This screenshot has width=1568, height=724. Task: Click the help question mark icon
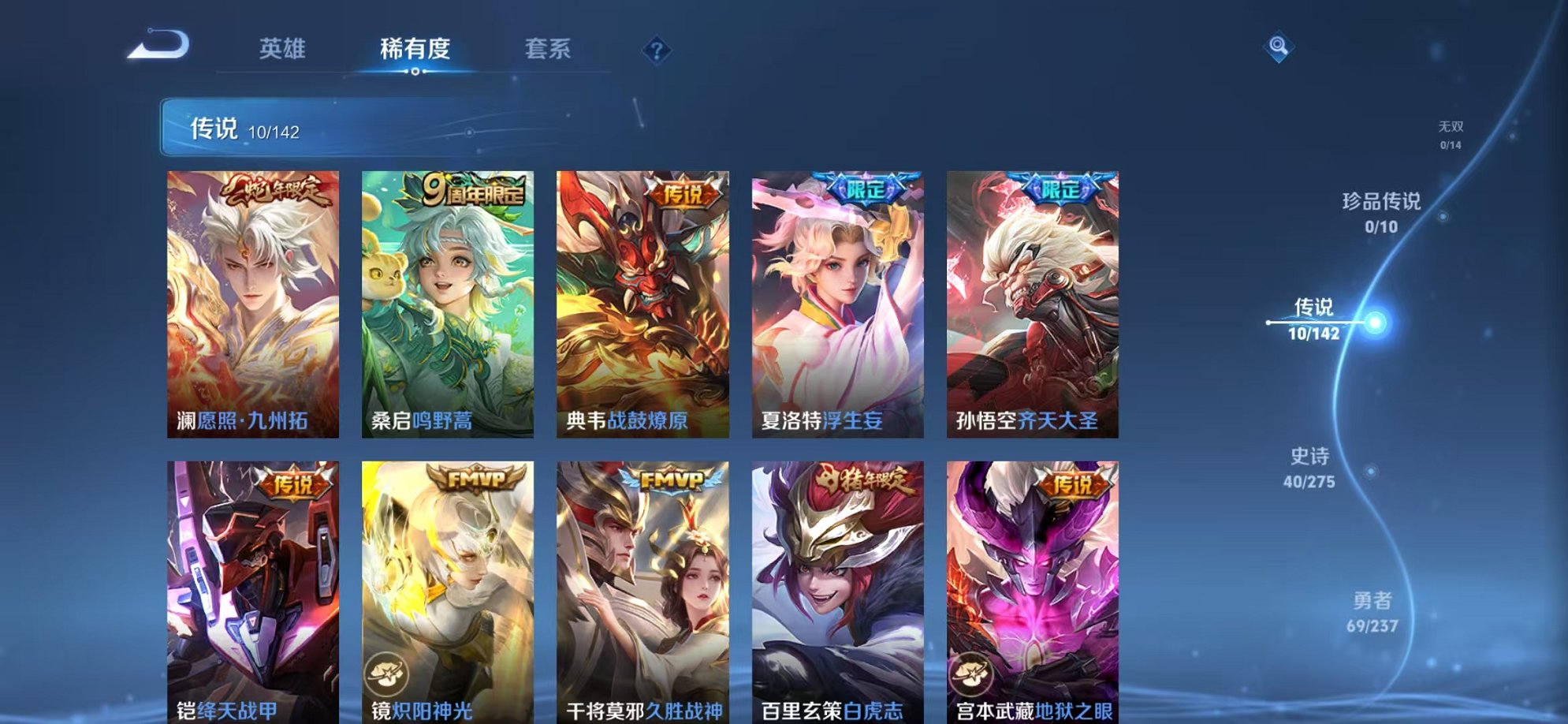[x=657, y=50]
